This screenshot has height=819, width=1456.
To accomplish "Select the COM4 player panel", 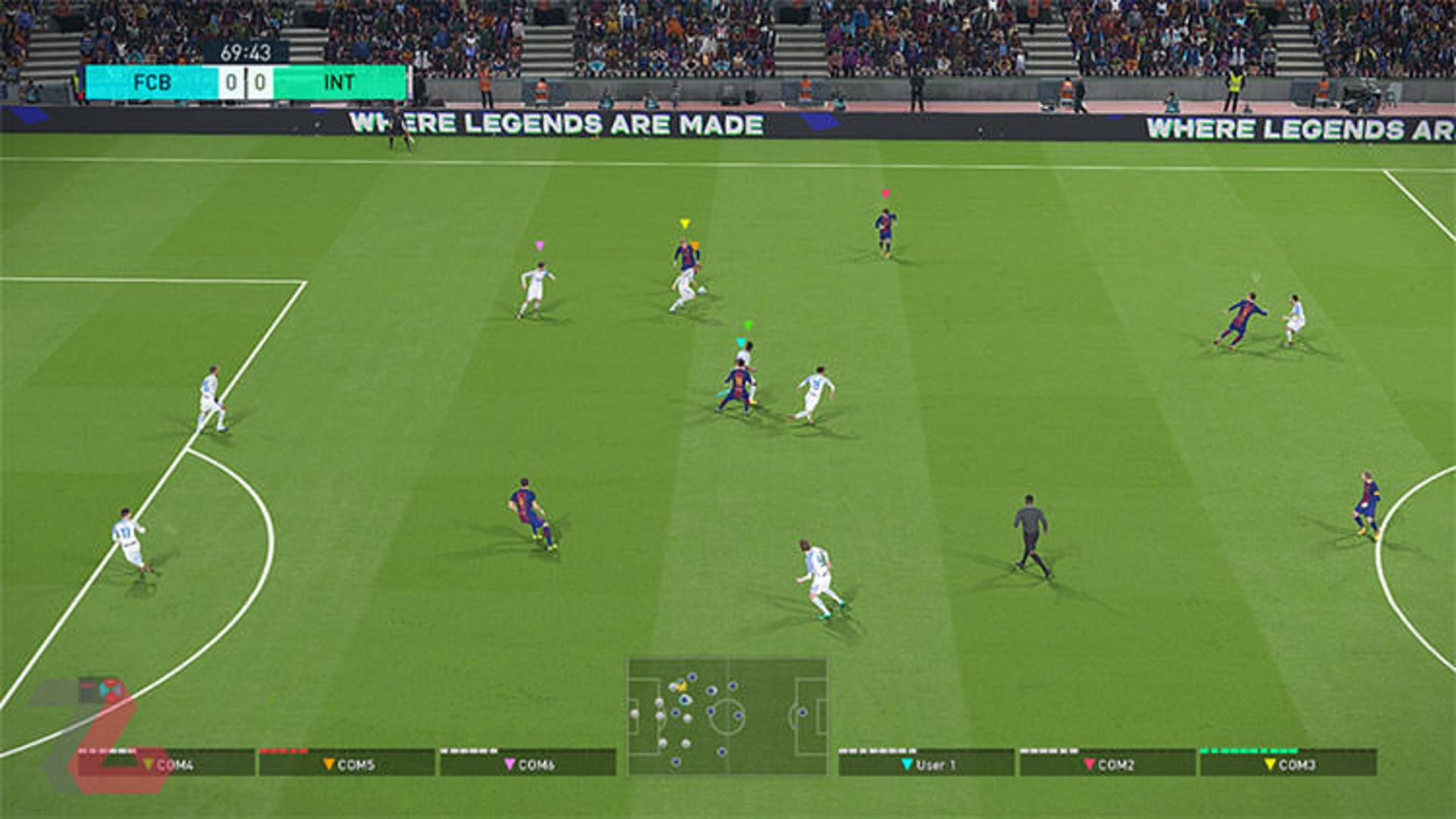I will [x=167, y=763].
